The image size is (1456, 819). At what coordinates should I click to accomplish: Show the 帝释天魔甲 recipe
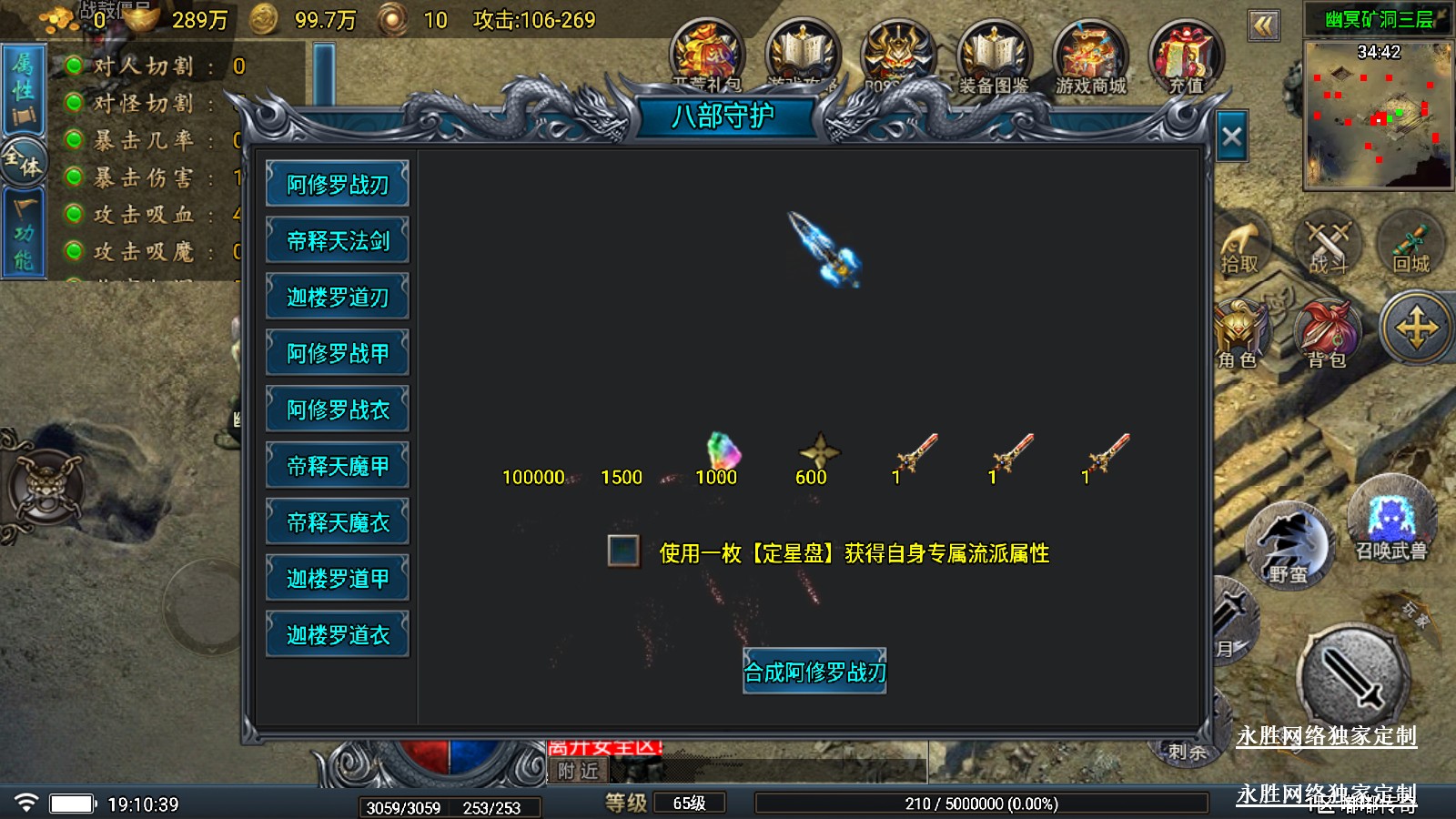[338, 466]
